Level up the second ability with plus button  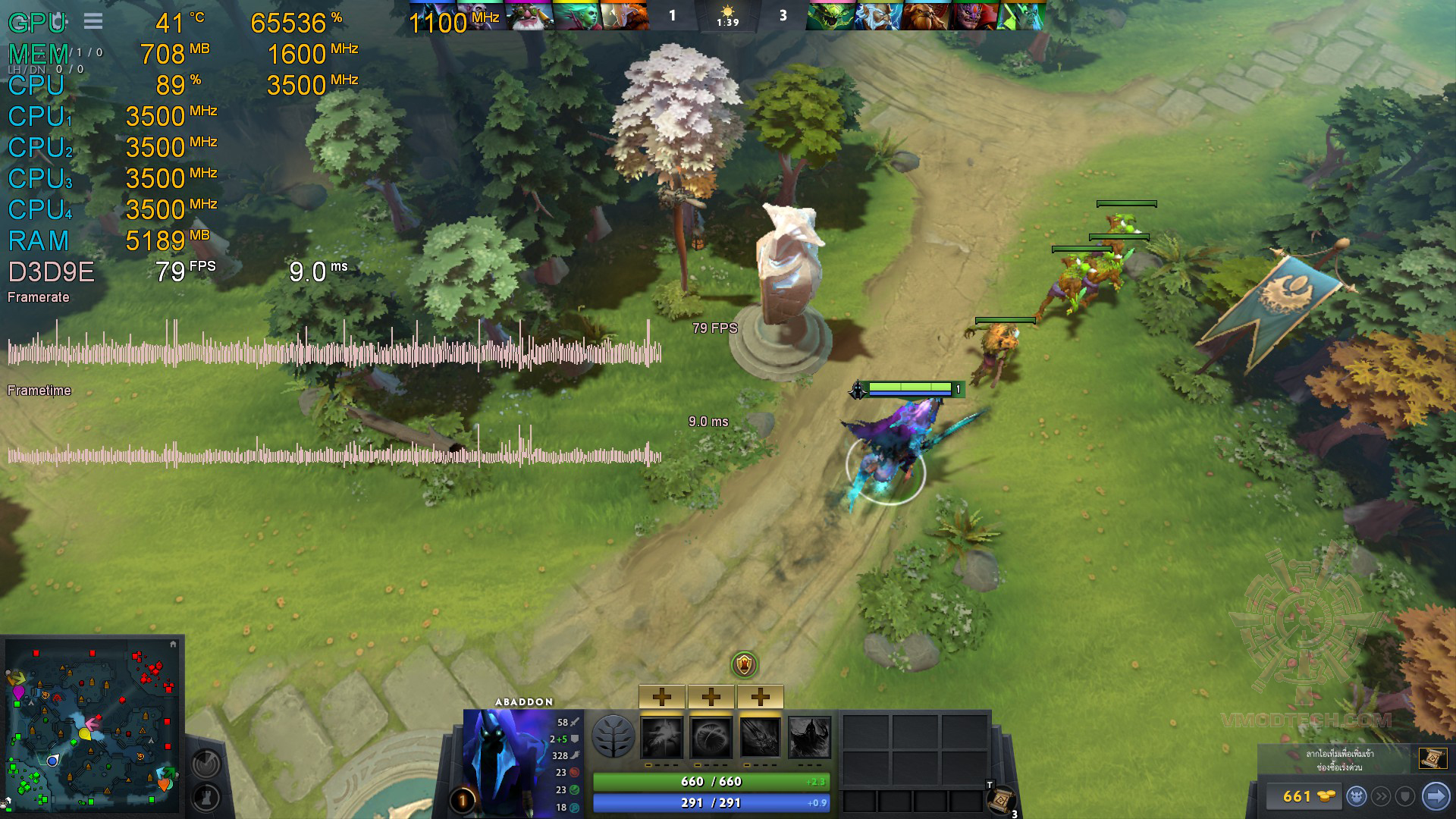point(711,696)
